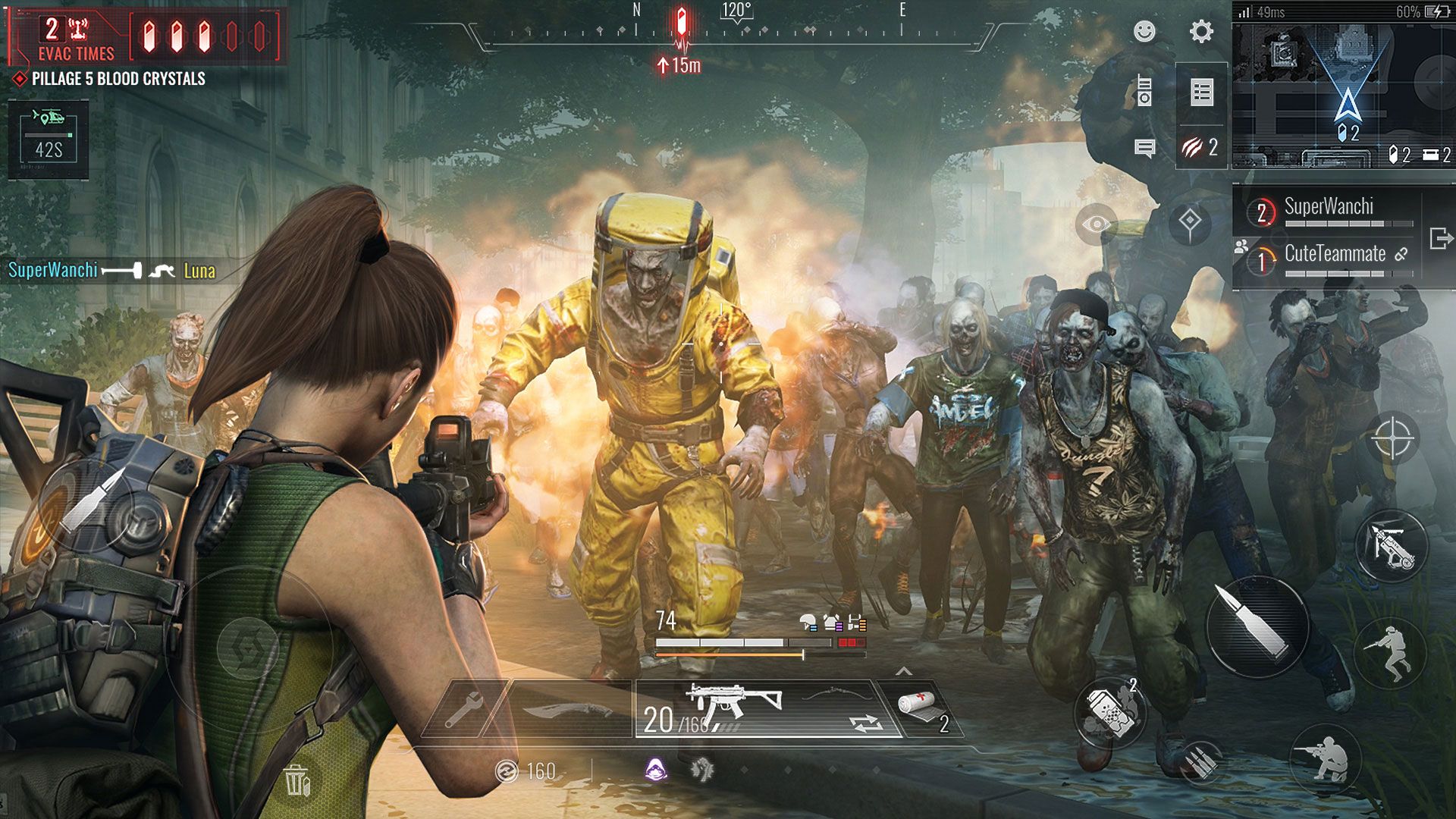
Task: Toggle crouch stance
Action: pyautogui.click(x=1391, y=654)
